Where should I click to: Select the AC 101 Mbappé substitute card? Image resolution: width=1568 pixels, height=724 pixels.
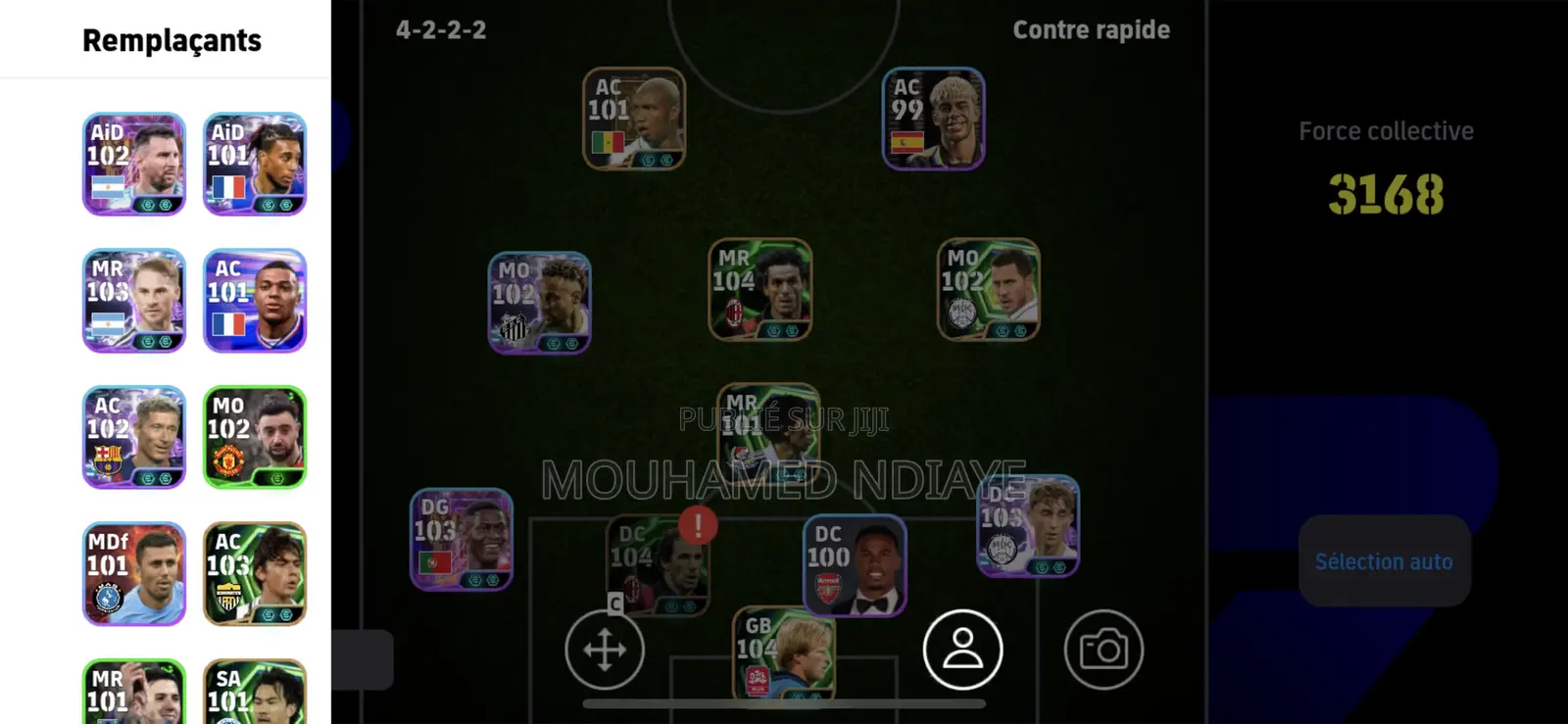[x=254, y=301]
